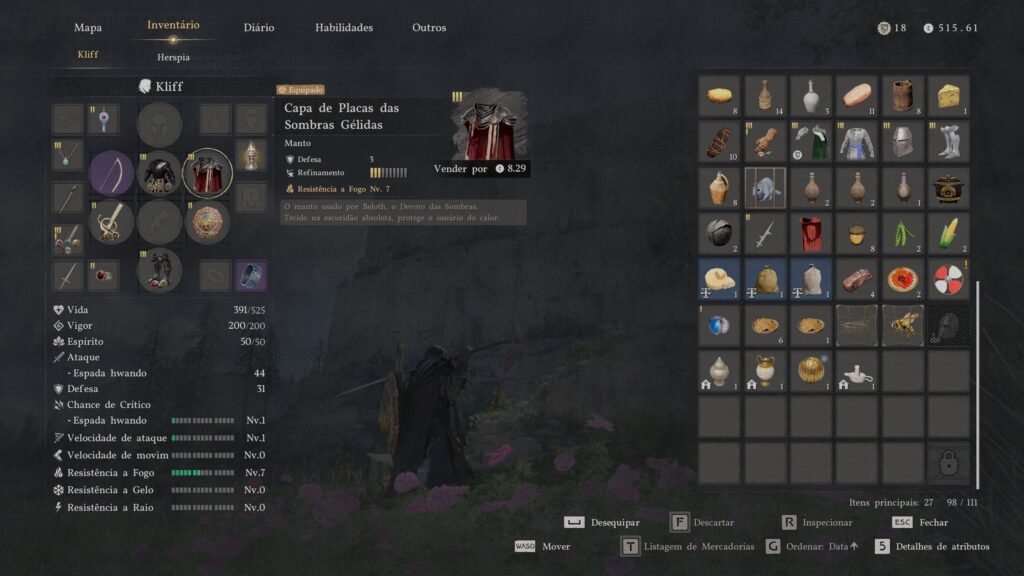Open the Mapa tab

pyautogui.click(x=88, y=27)
